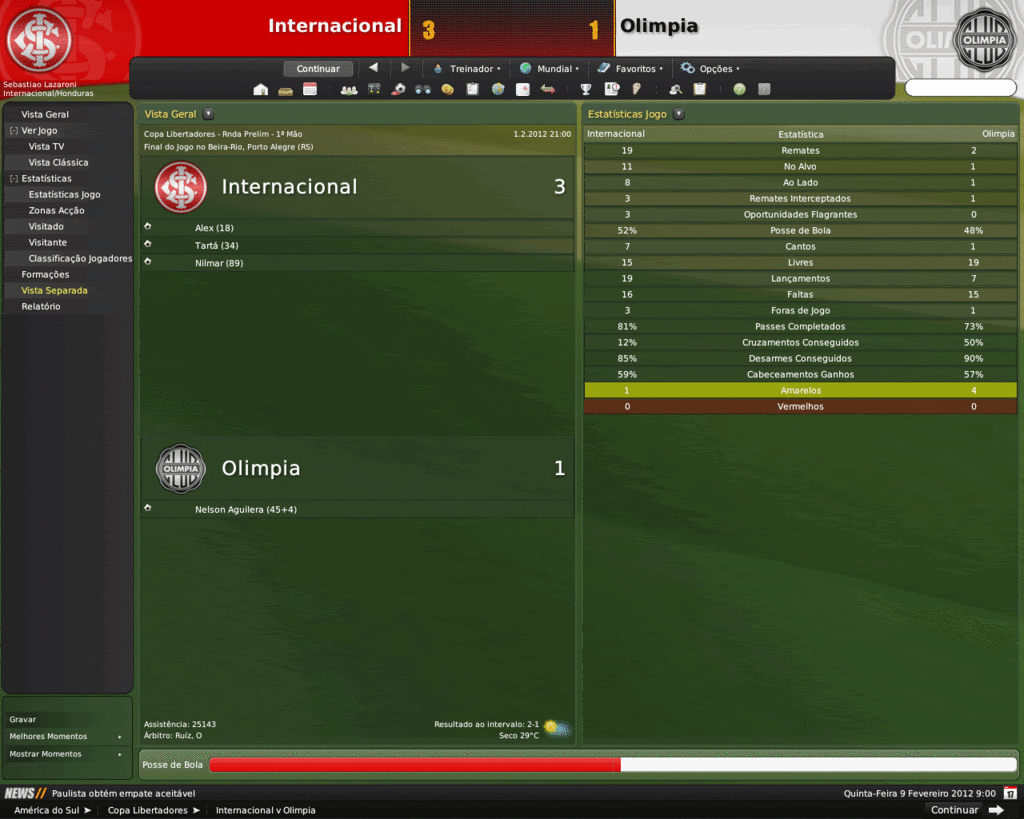Click the trophy icon in toolbar
This screenshot has width=1024, height=819.
[x=586, y=89]
